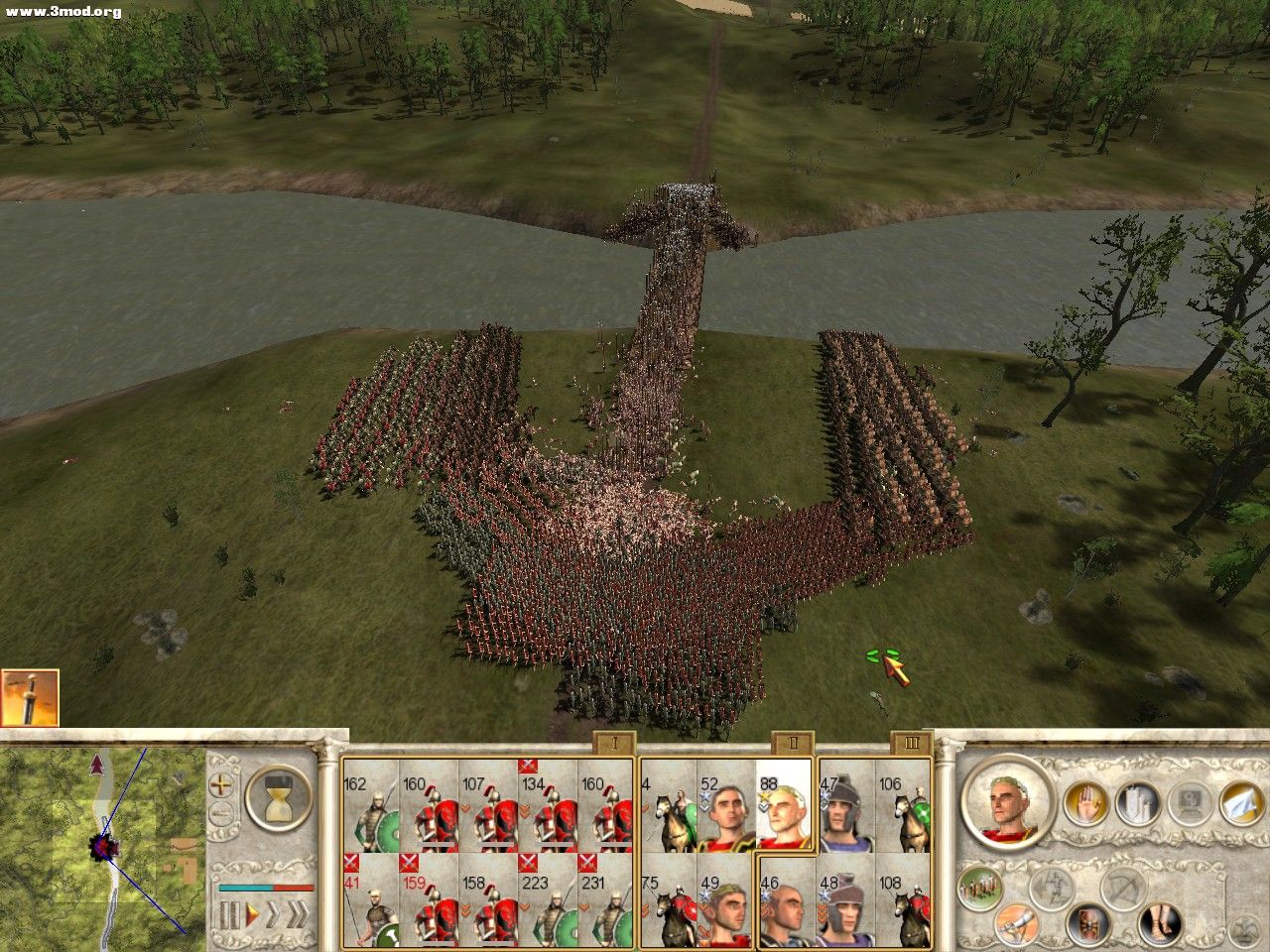The height and width of the screenshot is (952, 1270).
Task: Issue the halt order with hand icon
Action: click(1084, 802)
